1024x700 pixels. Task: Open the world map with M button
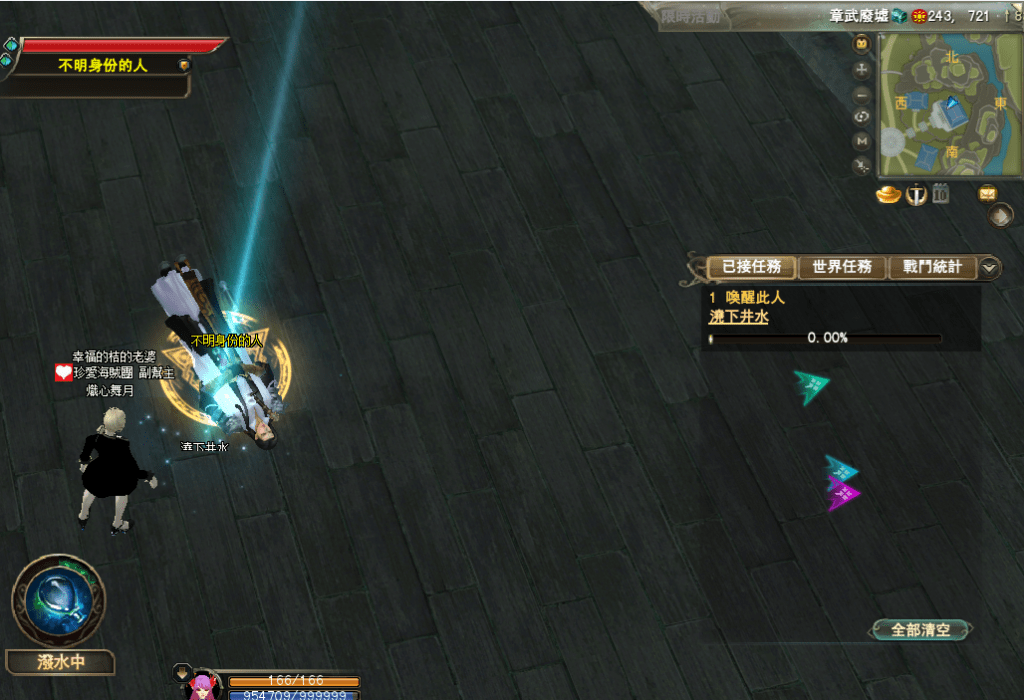(x=862, y=141)
